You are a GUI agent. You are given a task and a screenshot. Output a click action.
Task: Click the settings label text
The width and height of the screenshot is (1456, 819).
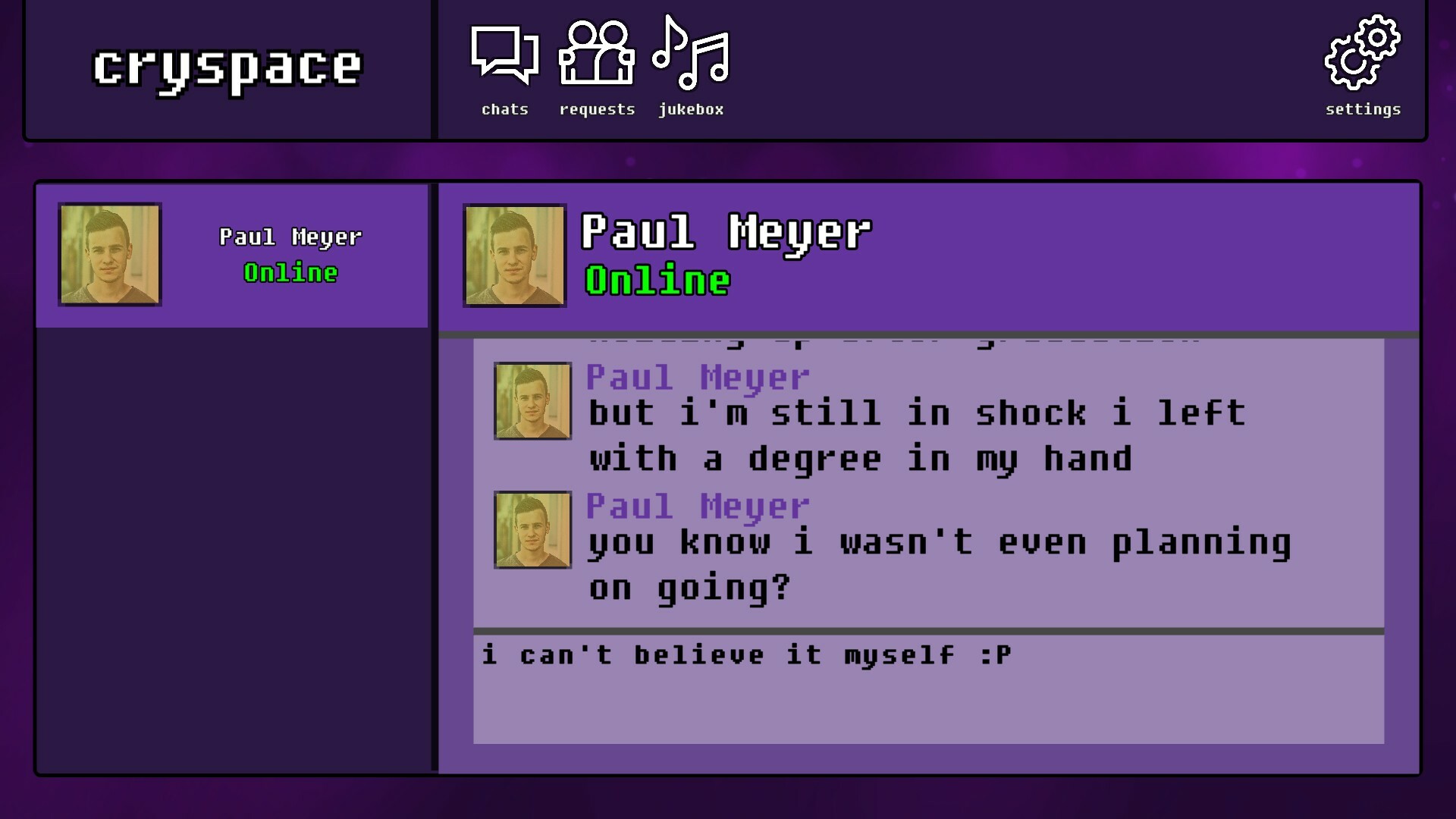pos(1362,109)
